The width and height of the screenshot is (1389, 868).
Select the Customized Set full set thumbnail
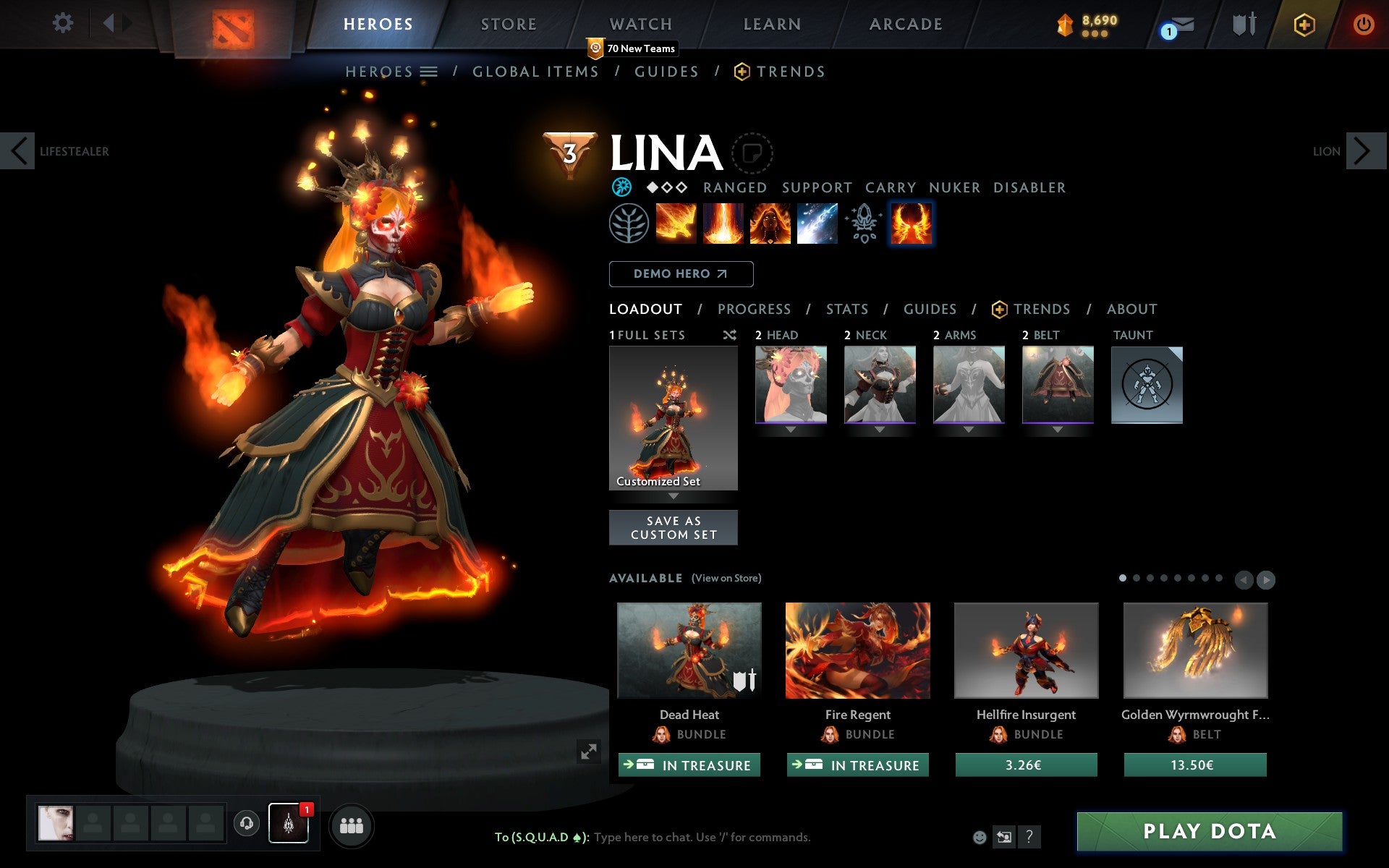point(673,418)
